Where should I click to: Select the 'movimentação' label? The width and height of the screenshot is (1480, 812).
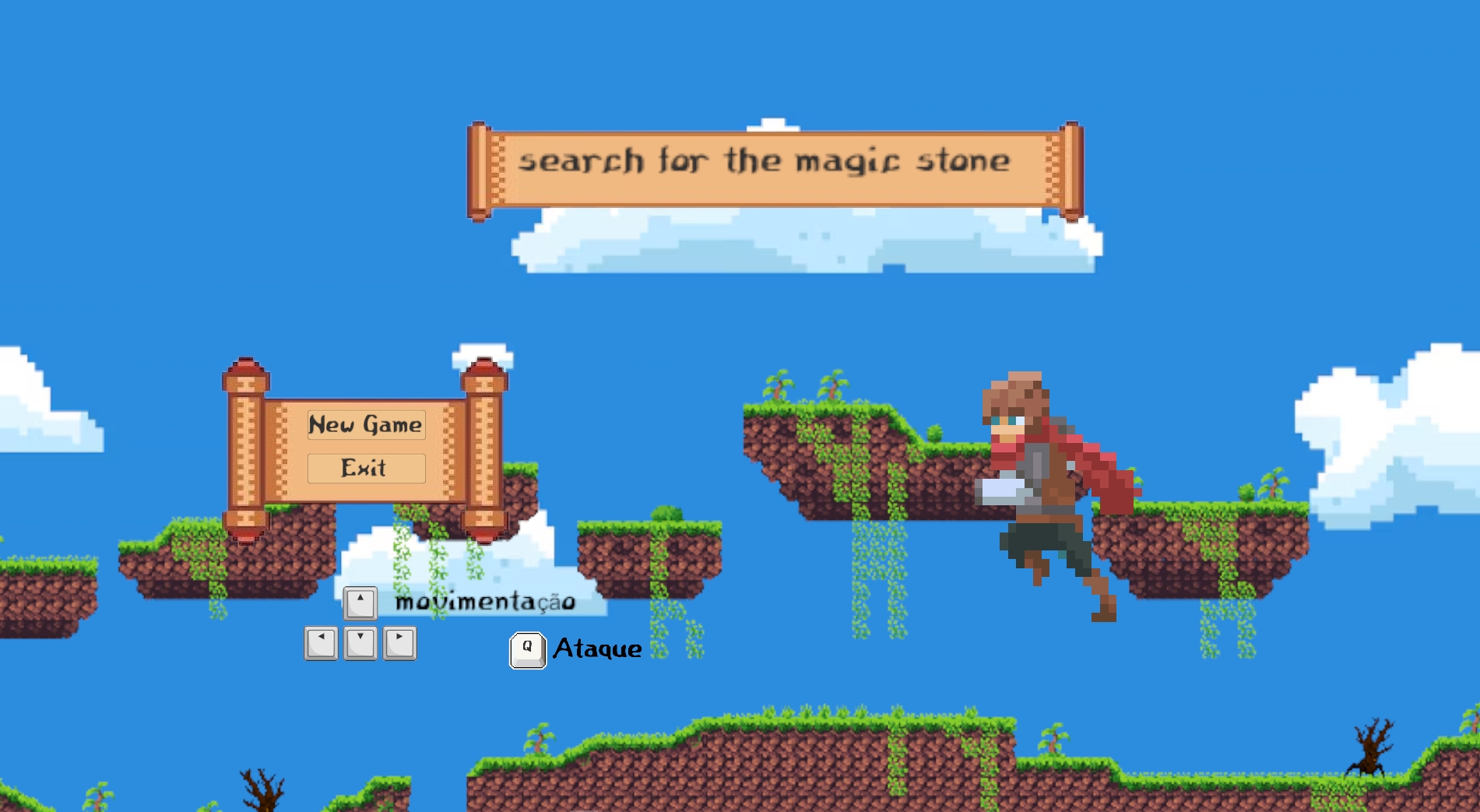(484, 600)
